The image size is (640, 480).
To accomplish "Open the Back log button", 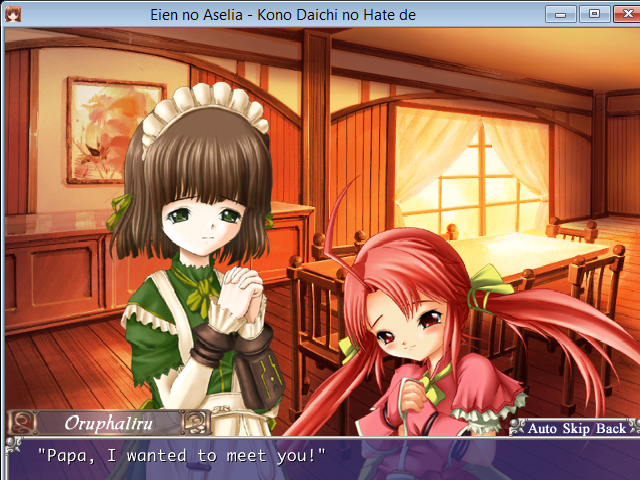I will point(610,428).
